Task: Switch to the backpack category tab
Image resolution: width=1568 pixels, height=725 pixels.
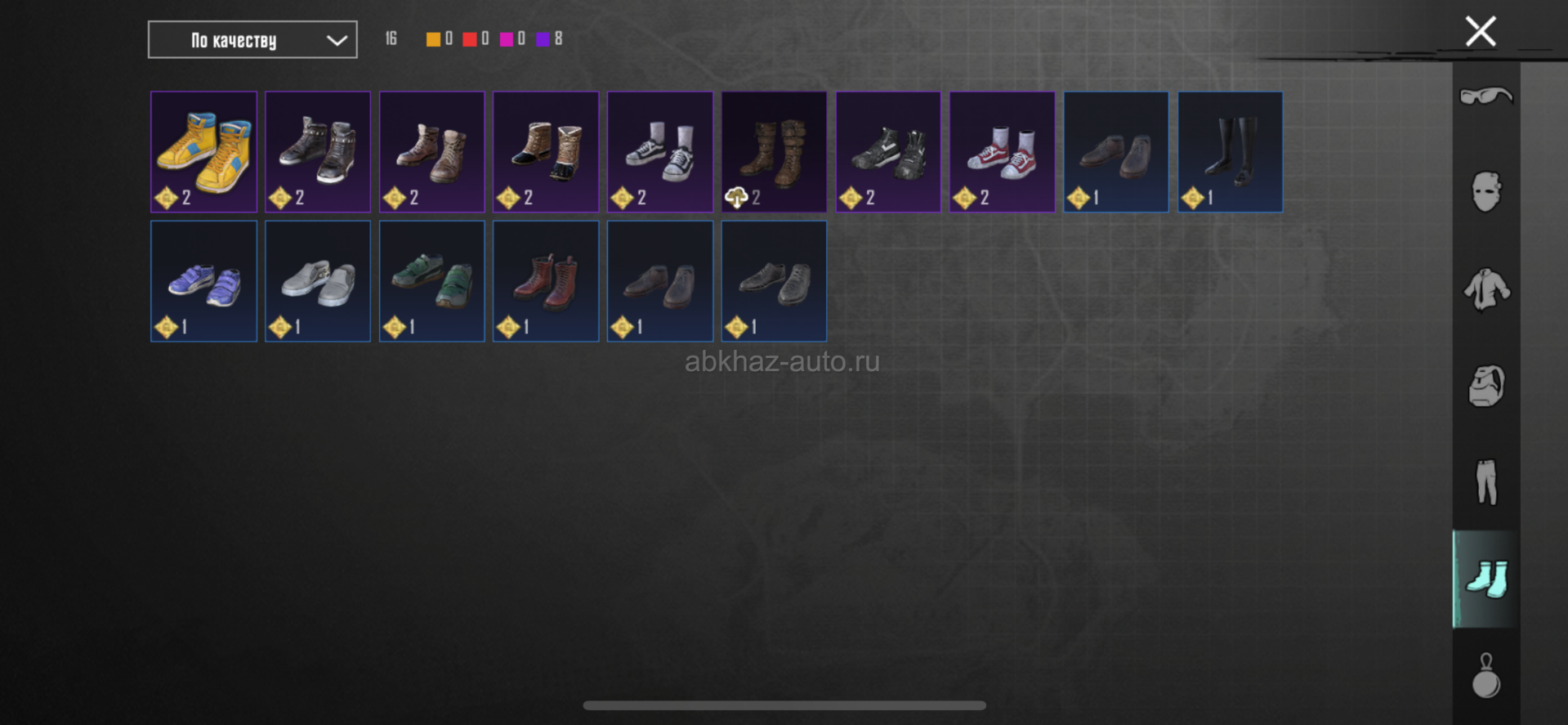Action: pyautogui.click(x=1485, y=386)
